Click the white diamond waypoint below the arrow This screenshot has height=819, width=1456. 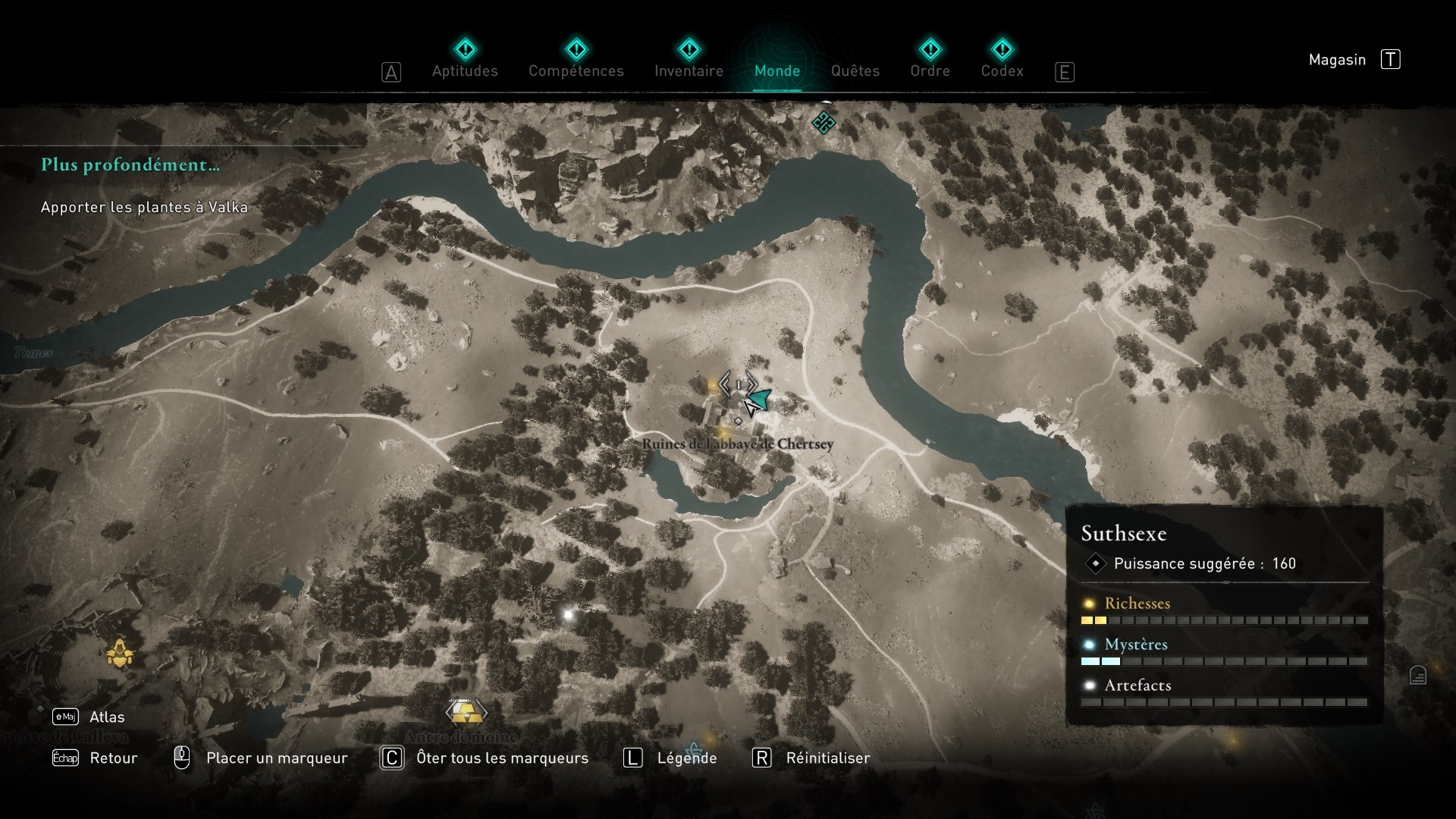point(738,421)
